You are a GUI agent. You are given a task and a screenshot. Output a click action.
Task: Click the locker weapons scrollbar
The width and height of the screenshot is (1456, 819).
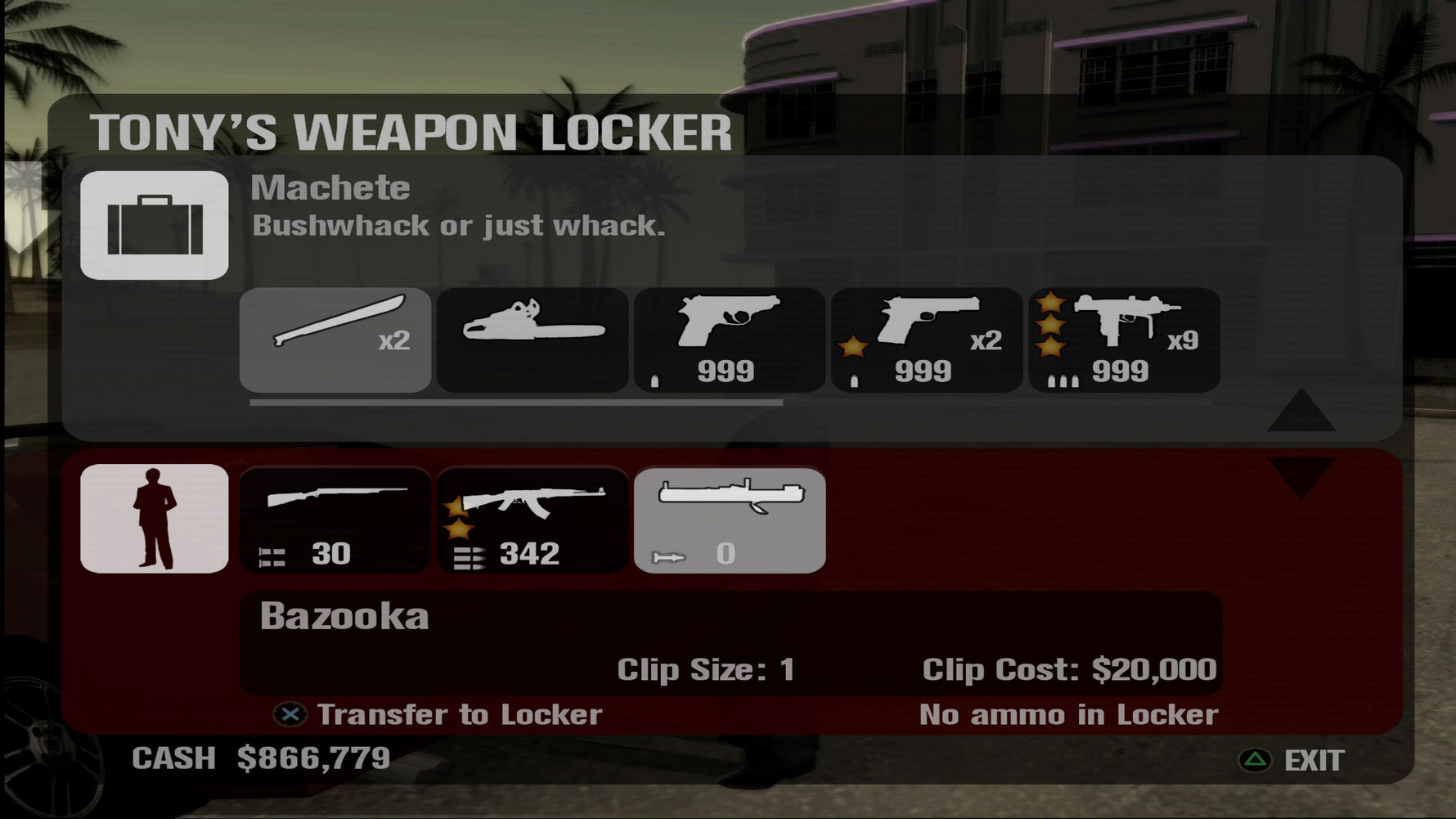click(516, 403)
